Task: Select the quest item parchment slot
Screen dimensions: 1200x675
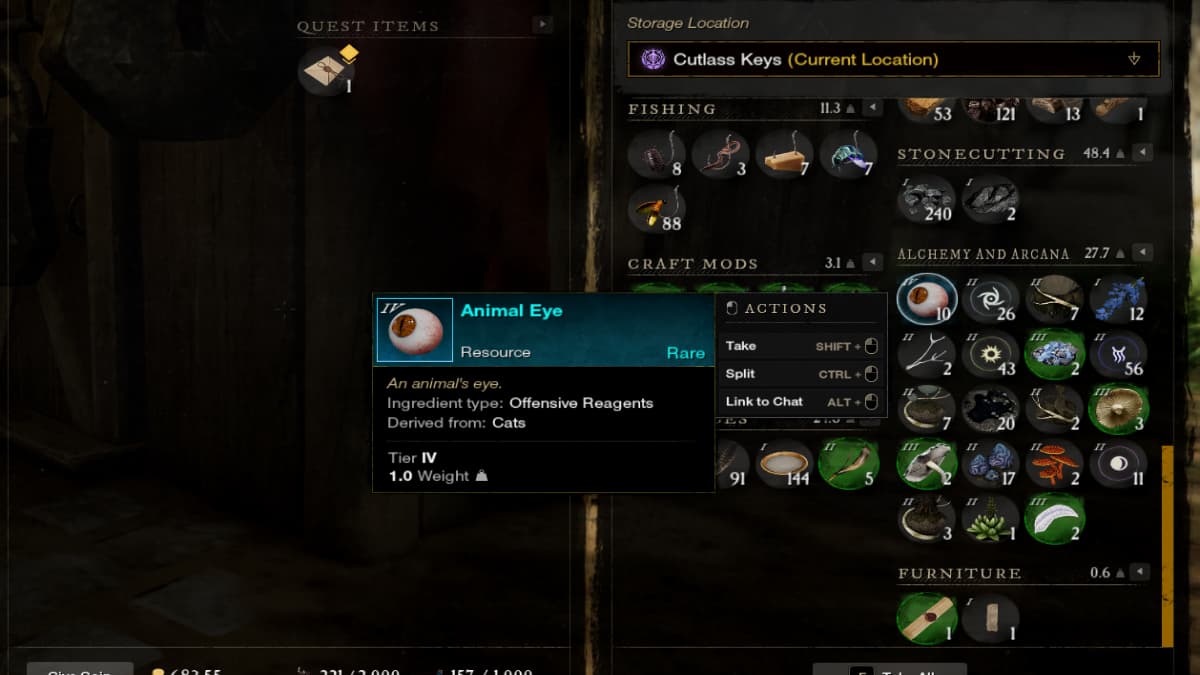Action: (x=327, y=71)
